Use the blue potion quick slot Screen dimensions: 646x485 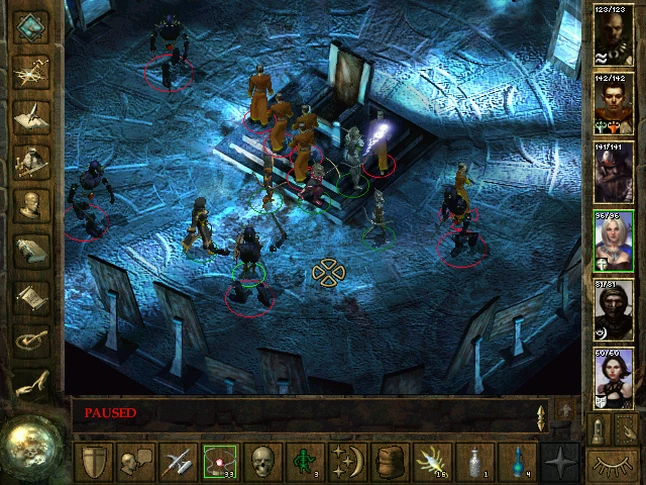point(514,463)
